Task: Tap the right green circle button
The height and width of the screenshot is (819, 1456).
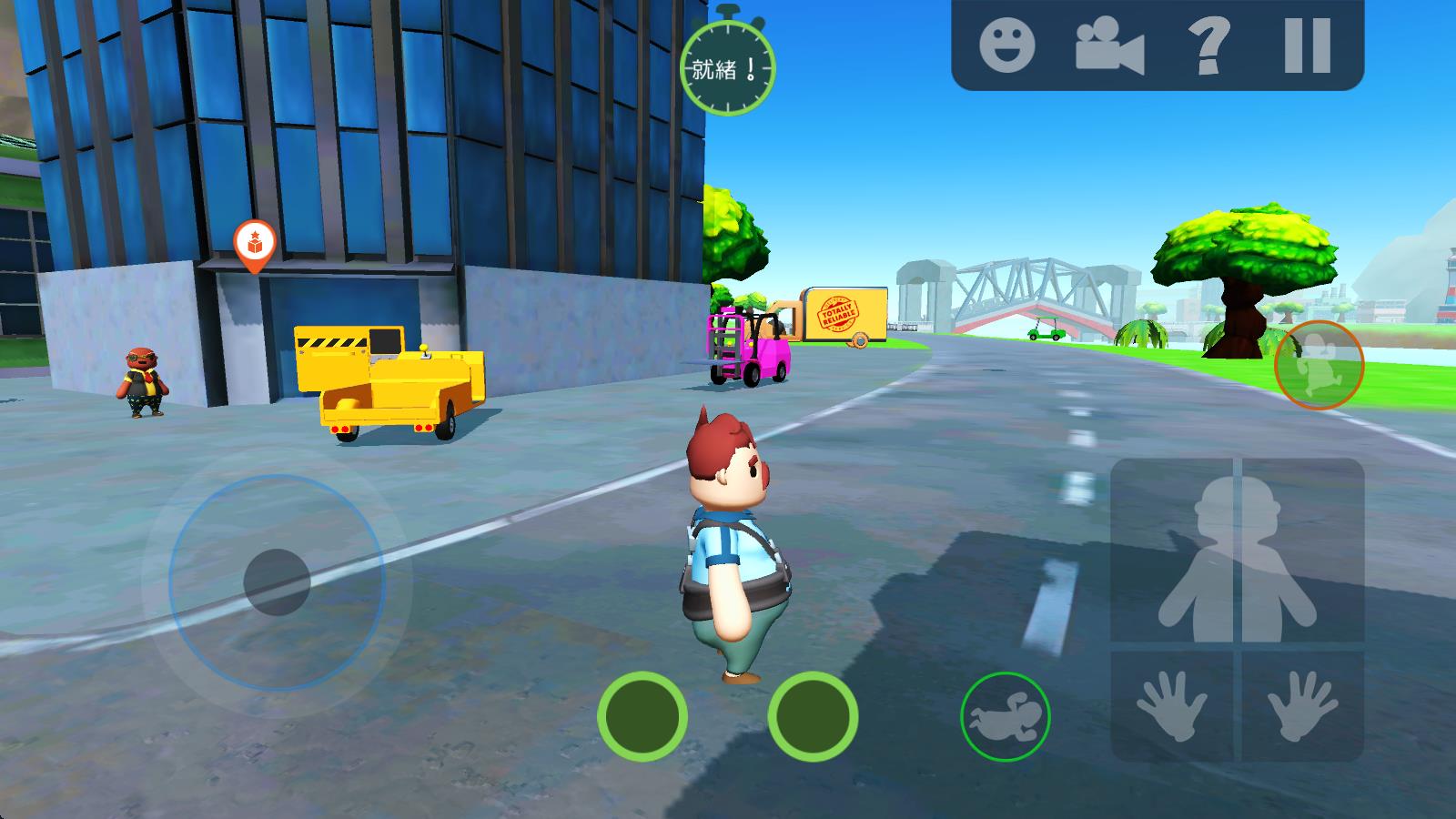Action: 813,716
